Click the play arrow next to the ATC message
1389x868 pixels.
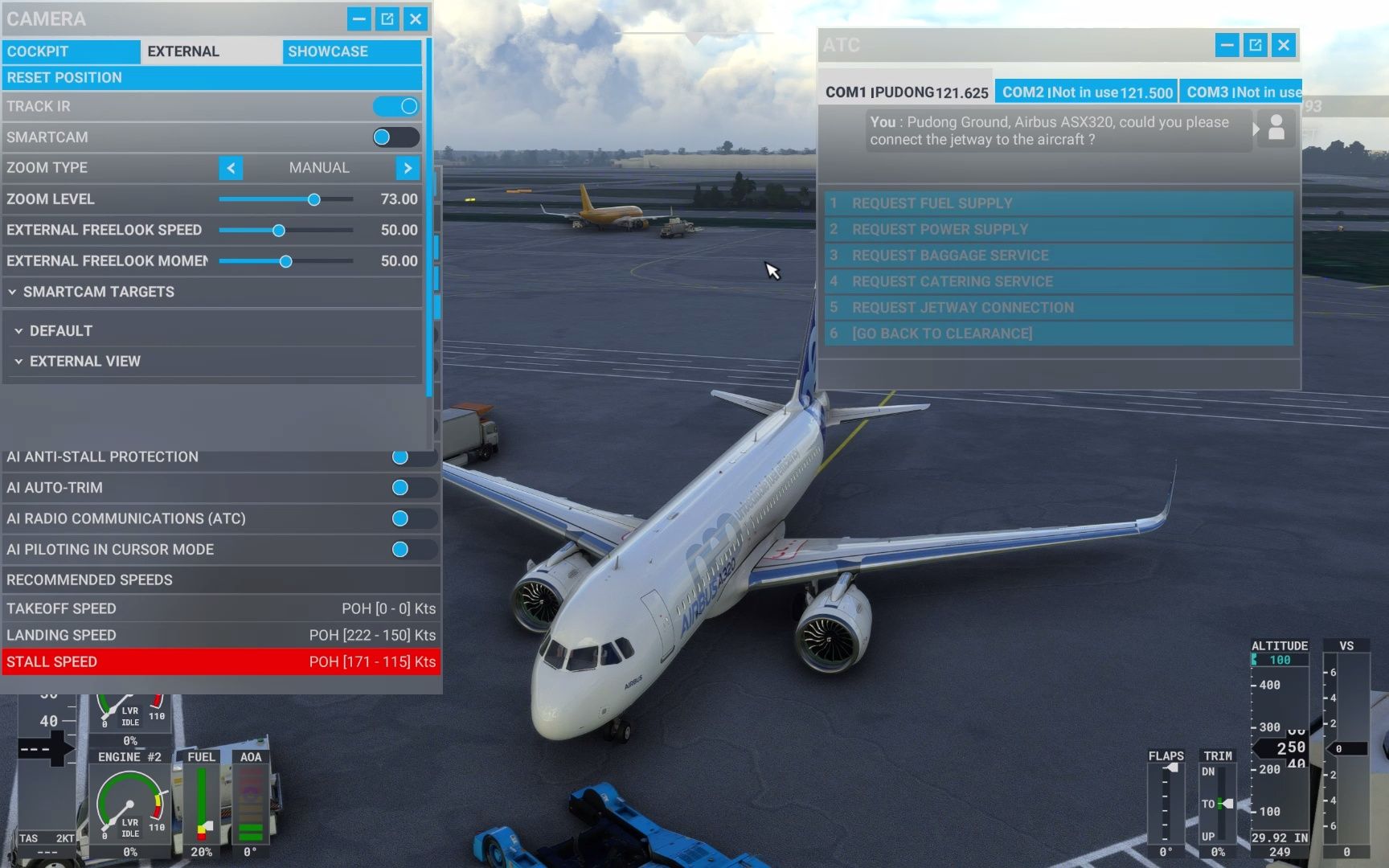click(1255, 129)
